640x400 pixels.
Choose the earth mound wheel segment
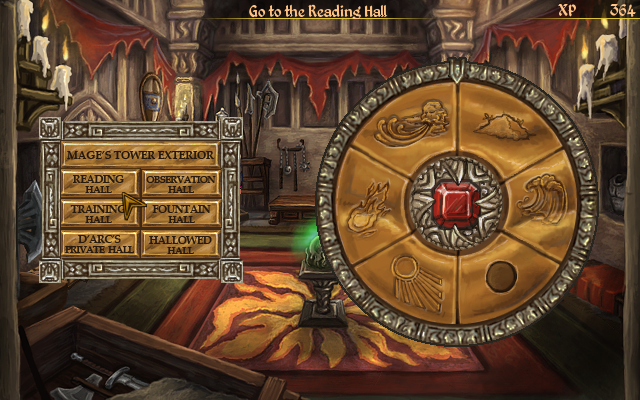click(501, 126)
